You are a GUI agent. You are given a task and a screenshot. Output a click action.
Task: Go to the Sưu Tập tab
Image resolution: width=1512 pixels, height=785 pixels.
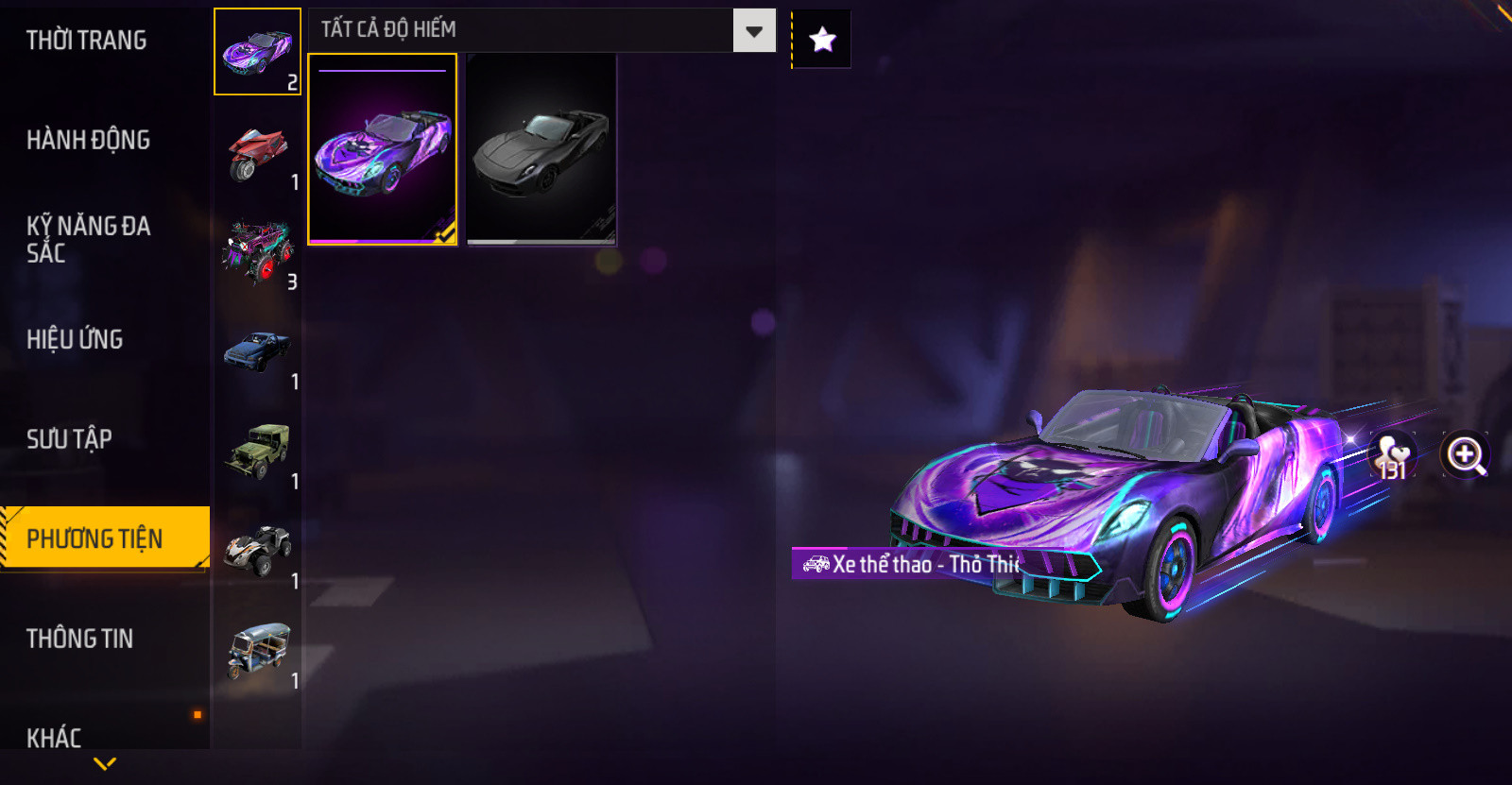[x=69, y=439]
